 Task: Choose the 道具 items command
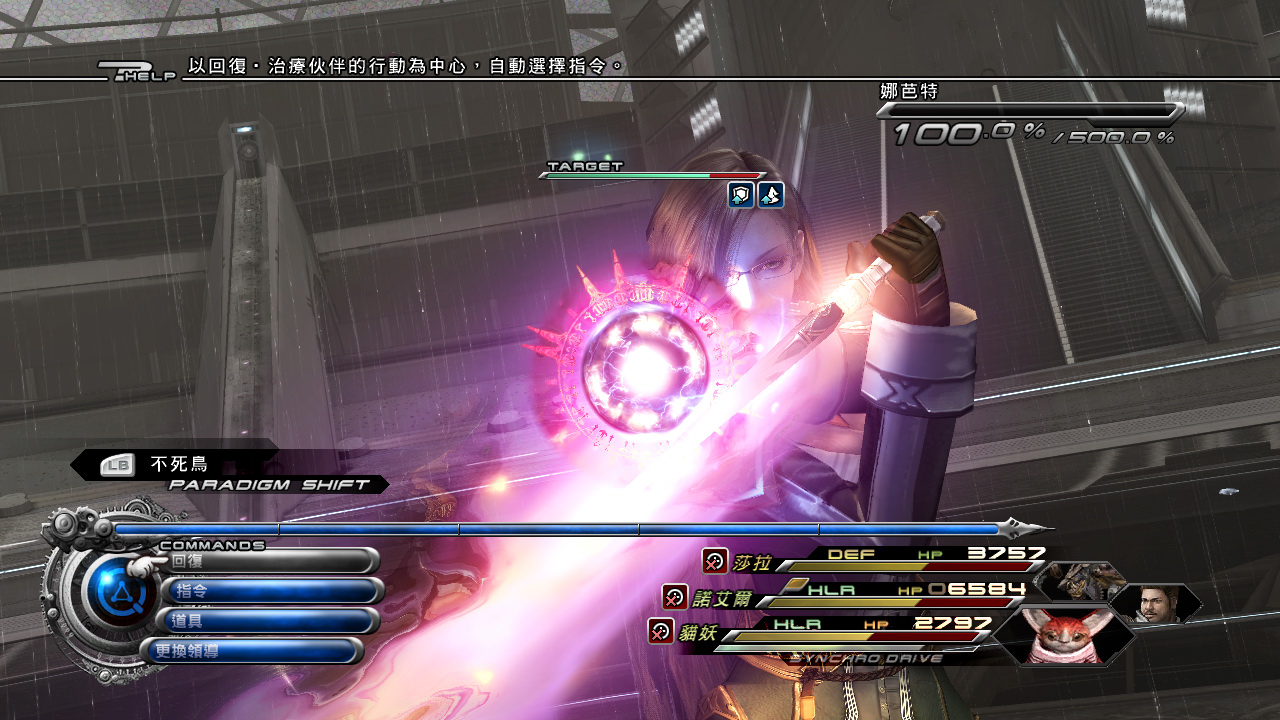click(x=270, y=621)
